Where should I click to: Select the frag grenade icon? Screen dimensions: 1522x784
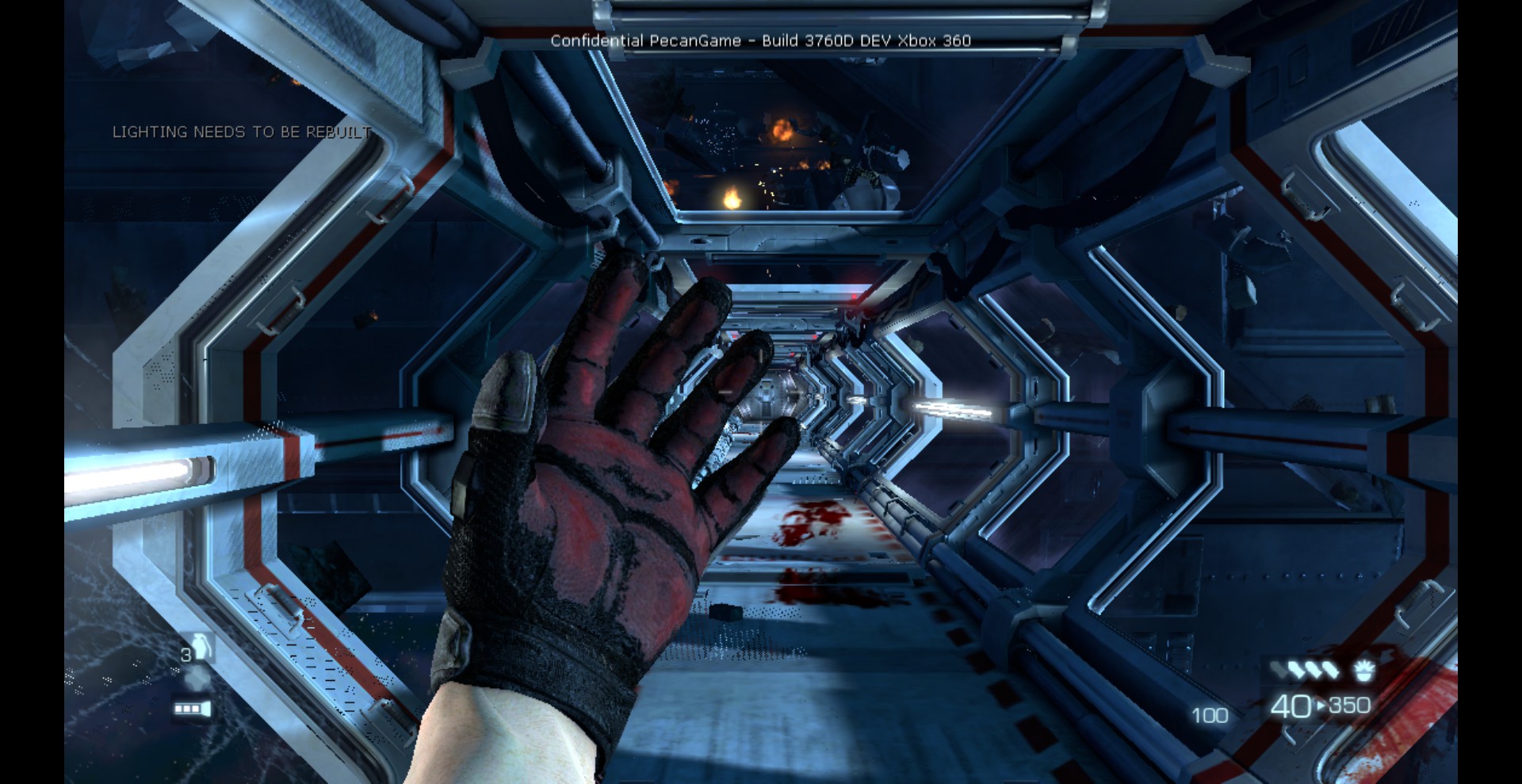pos(201,648)
